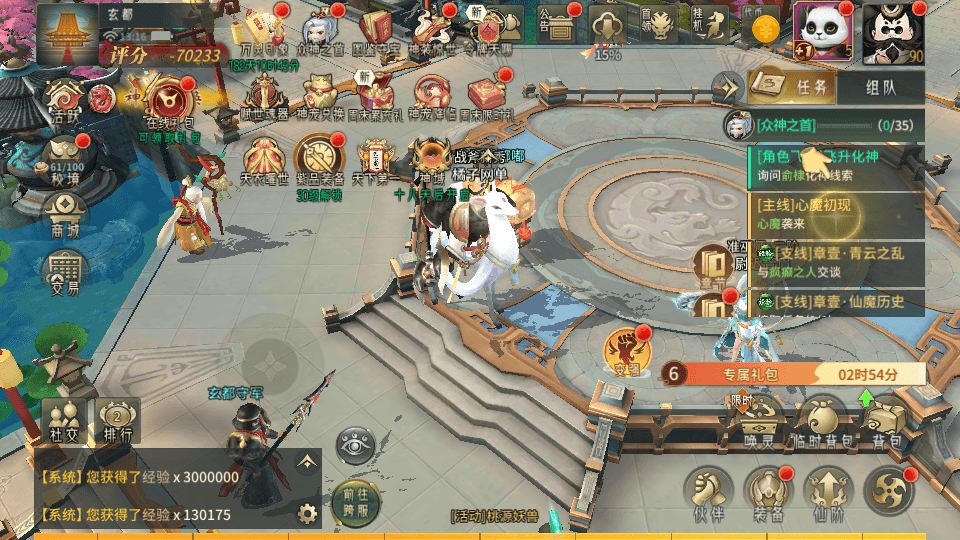Open the 众神之首 event icon

[x=320, y=29]
